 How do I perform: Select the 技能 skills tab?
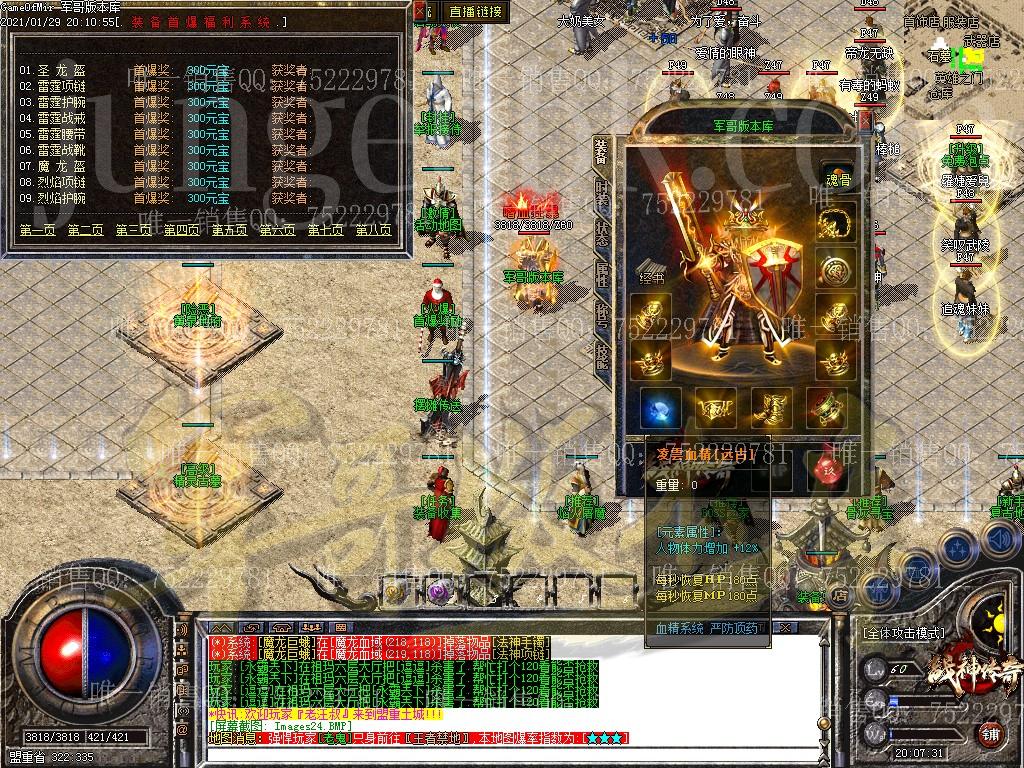coord(602,352)
